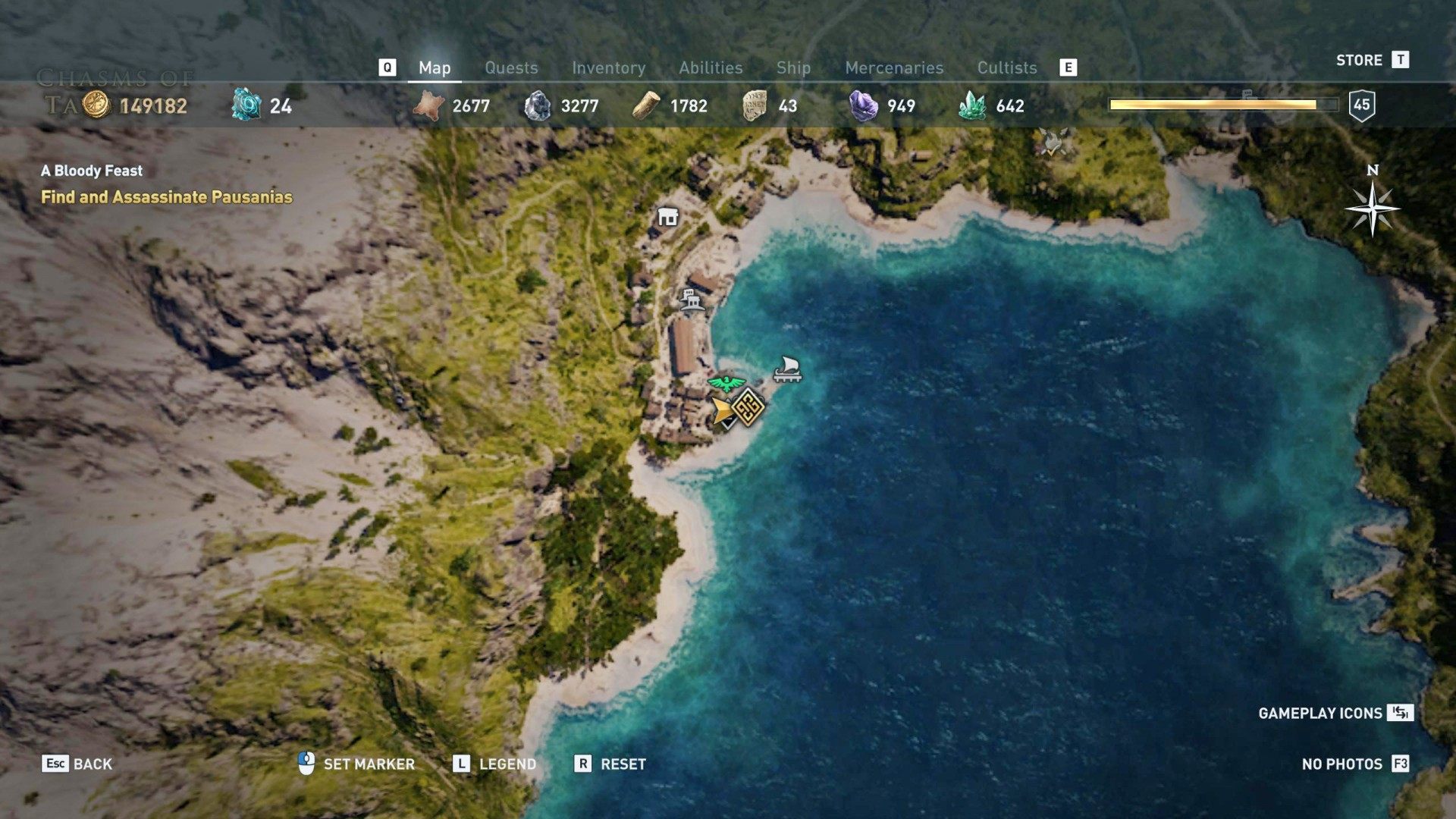The width and height of the screenshot is (1456, 819).
Task: Switch to the Quests tab
Action: pos(511,67)
